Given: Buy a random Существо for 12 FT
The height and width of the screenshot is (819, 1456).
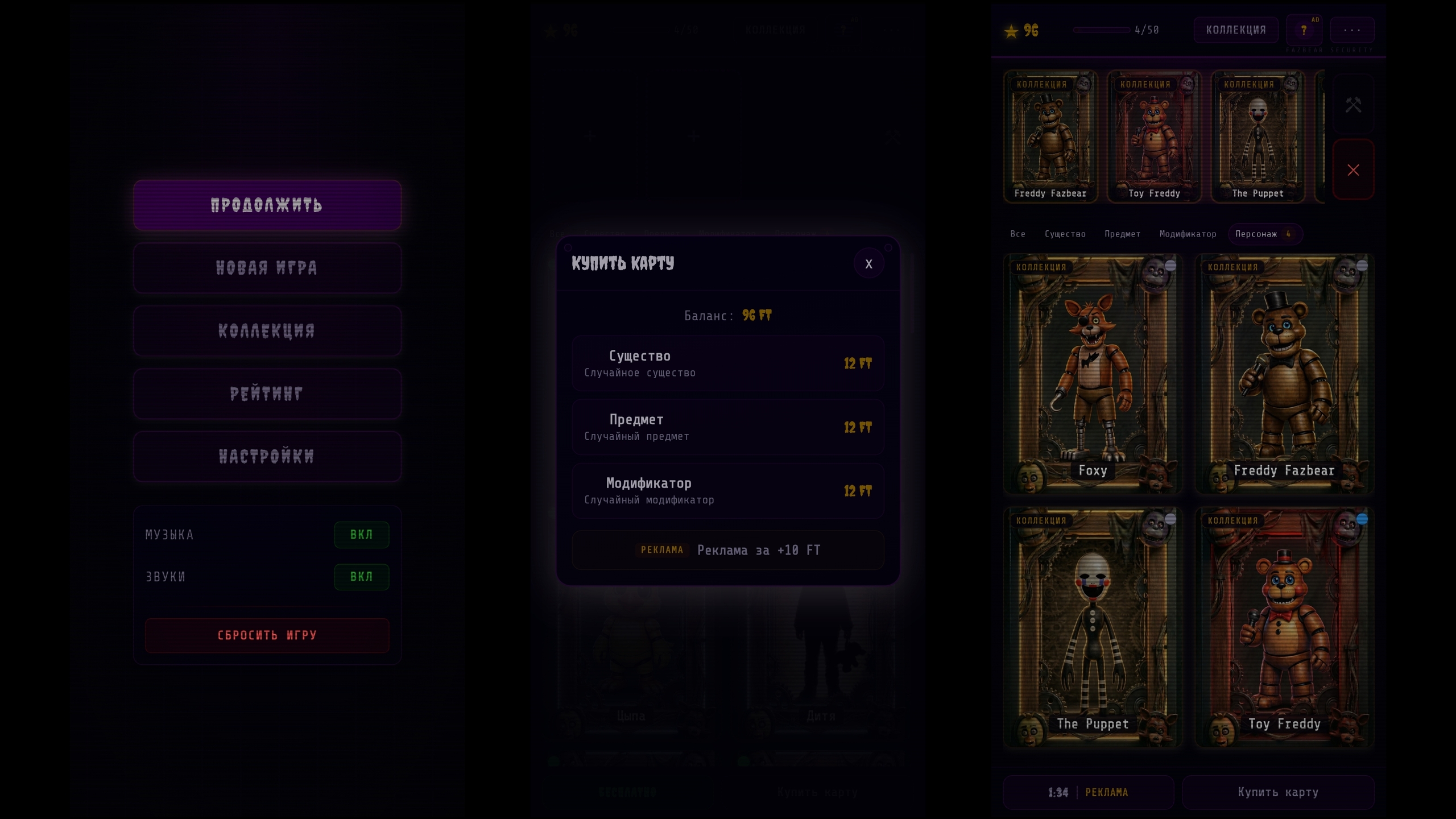Looking at the screenshot, I should tap(728, 362).
